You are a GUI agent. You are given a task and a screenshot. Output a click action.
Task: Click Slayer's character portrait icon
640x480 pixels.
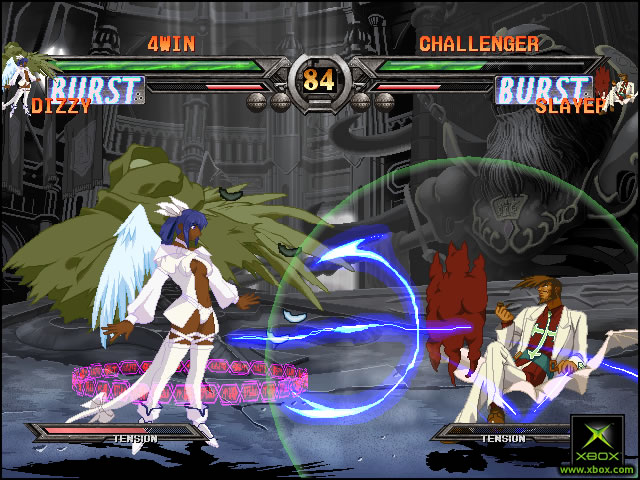pos(622,87)
